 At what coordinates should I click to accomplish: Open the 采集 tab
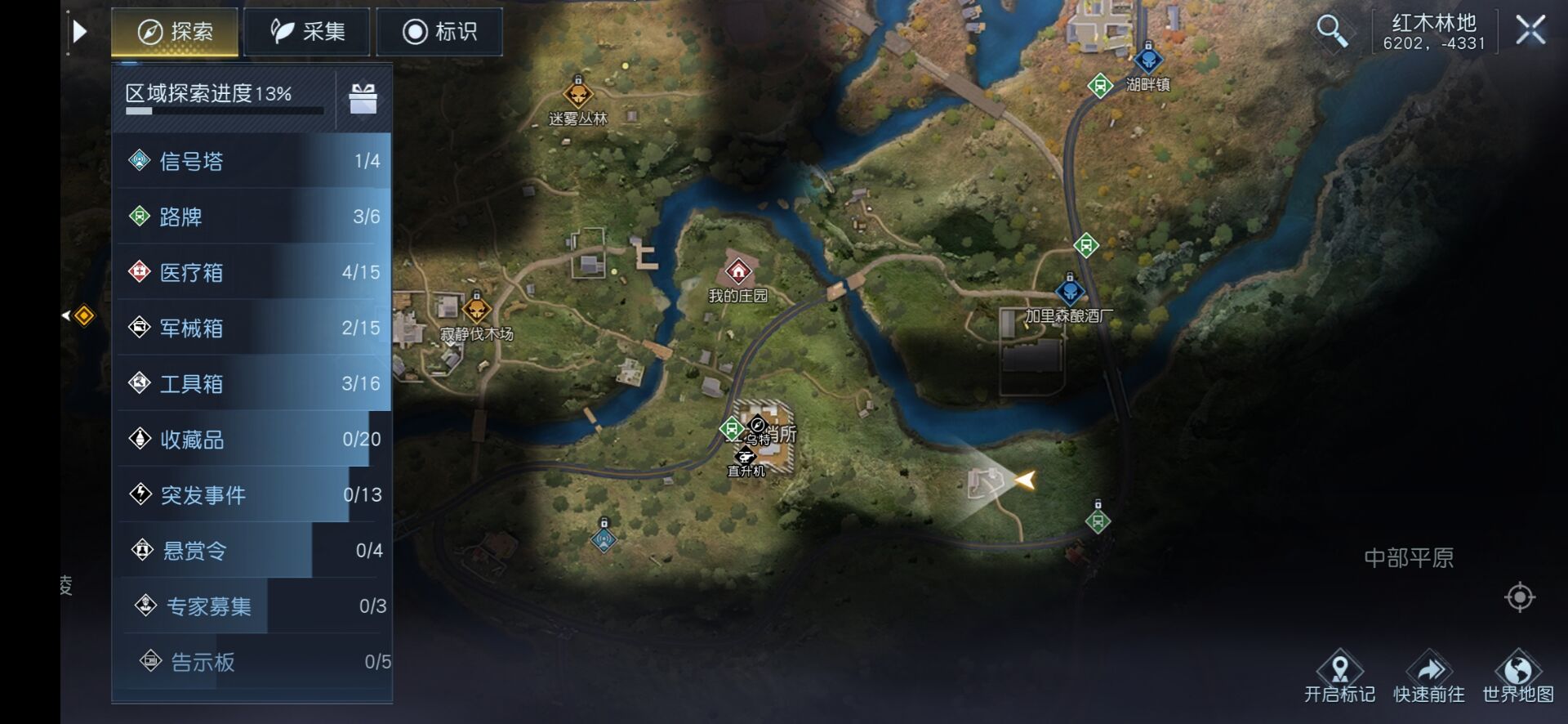(307, 32)
